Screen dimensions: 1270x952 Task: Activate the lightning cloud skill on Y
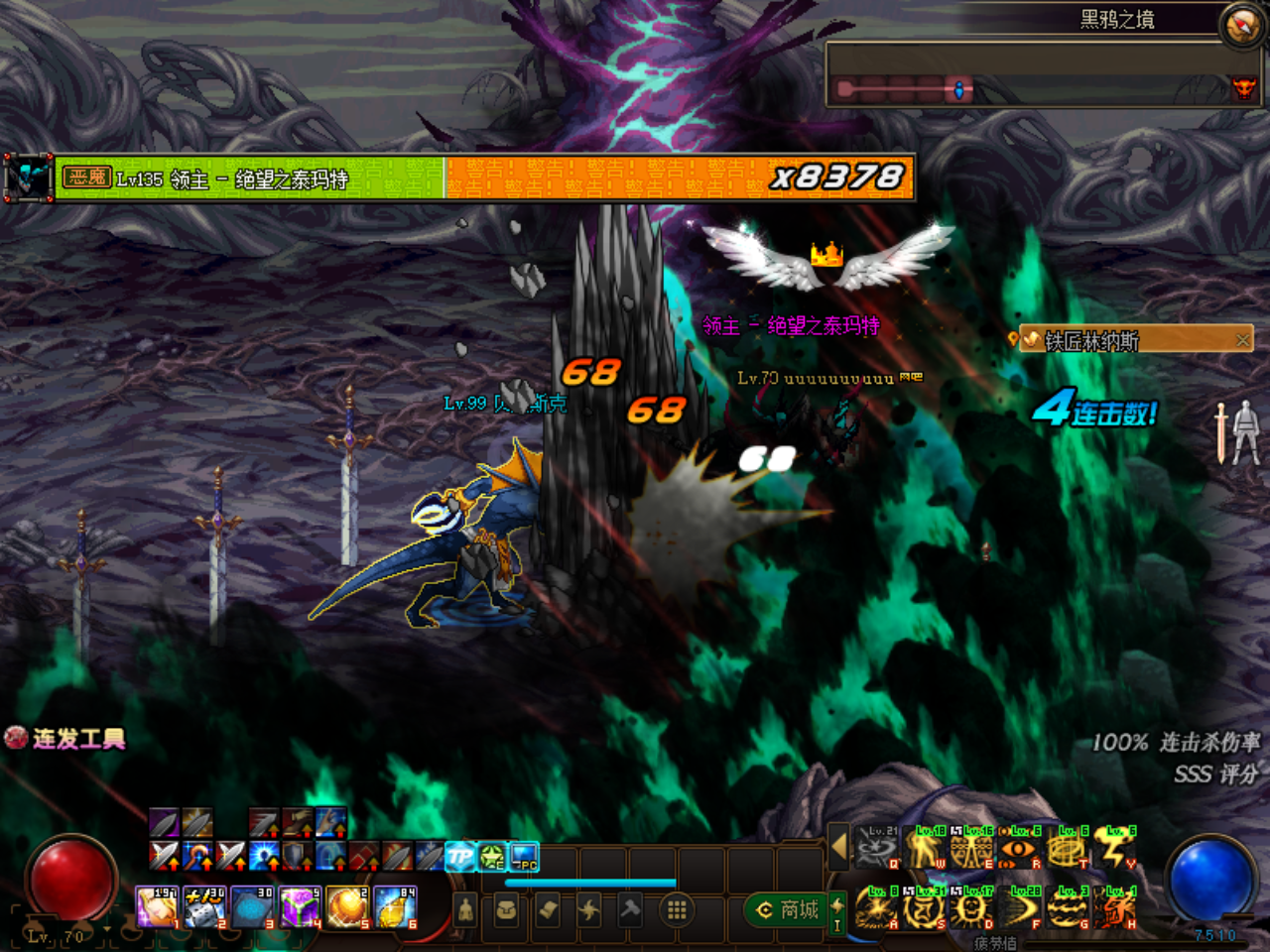(x=1114, y=849)
